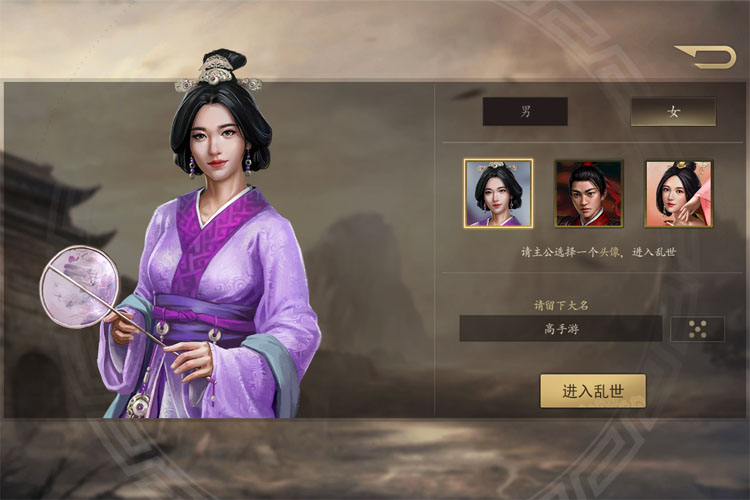This screenshot has height=500, width=750.
Task: Select the pink-dressed woman portrait
Action: tap(678, 193)
